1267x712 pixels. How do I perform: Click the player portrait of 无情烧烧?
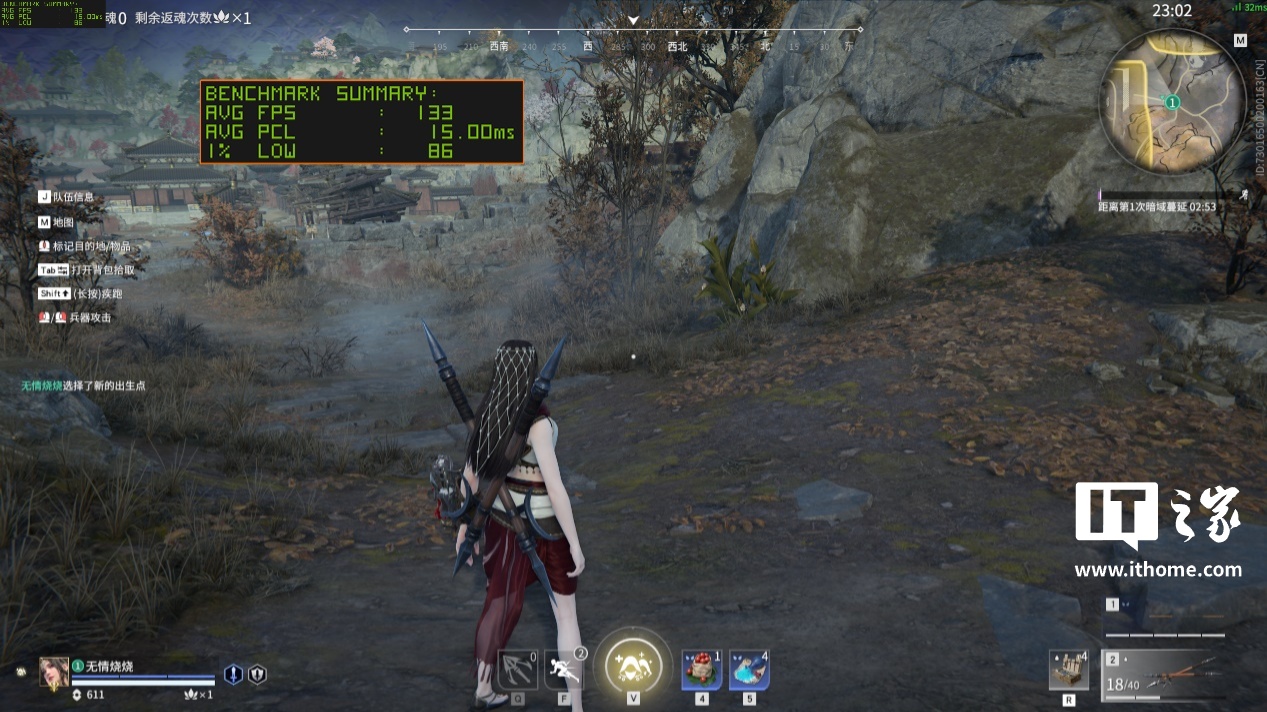[x=54, y=672]
